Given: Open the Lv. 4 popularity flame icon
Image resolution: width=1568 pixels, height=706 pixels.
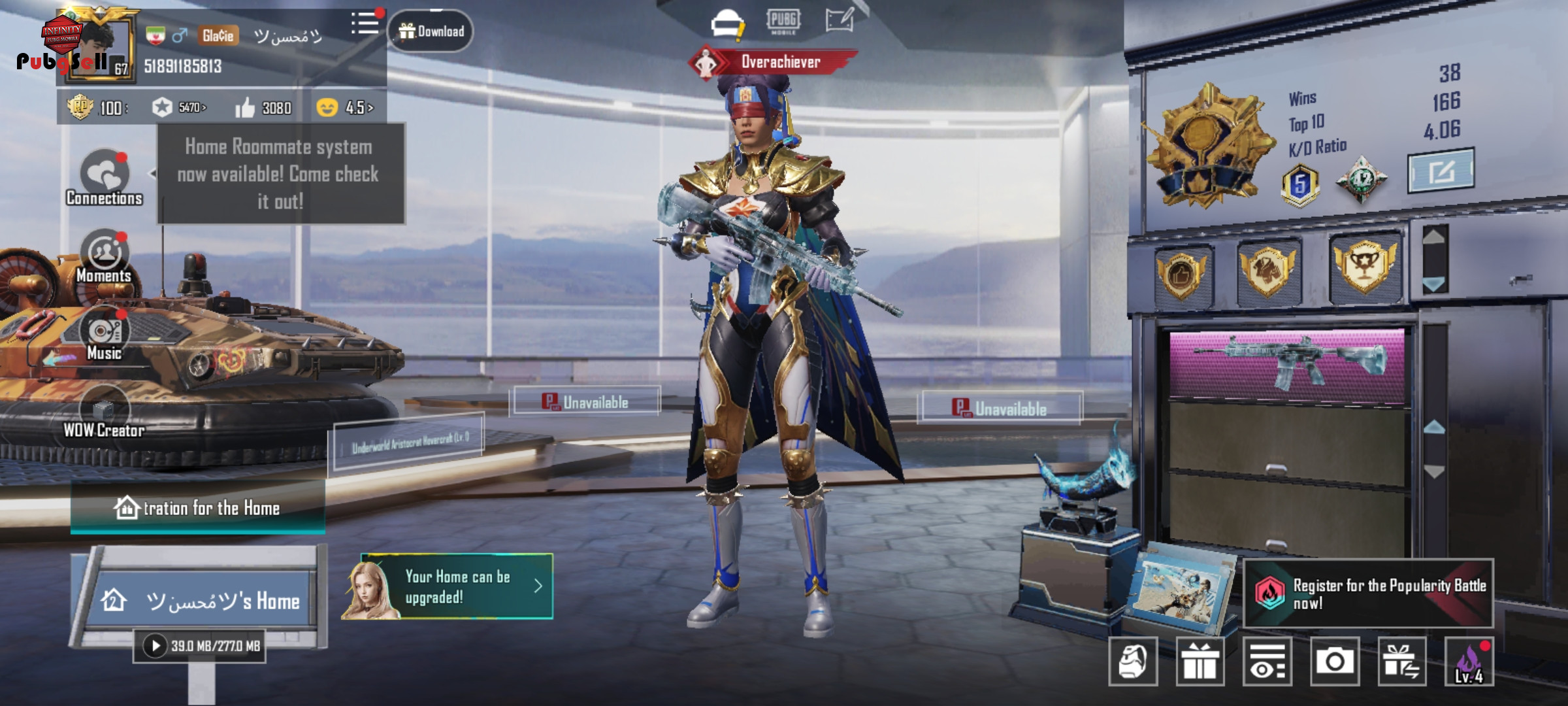Looking at the screenshot, I should click(1469, 662).
